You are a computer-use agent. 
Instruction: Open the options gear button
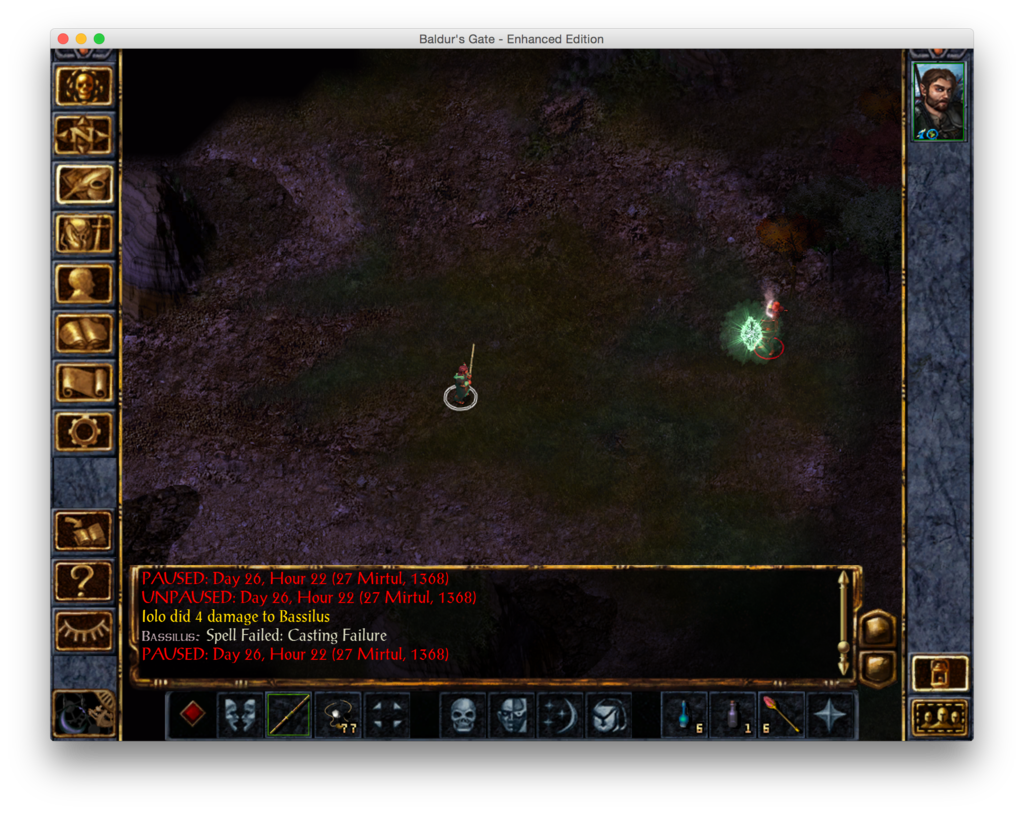click(84, 431)
